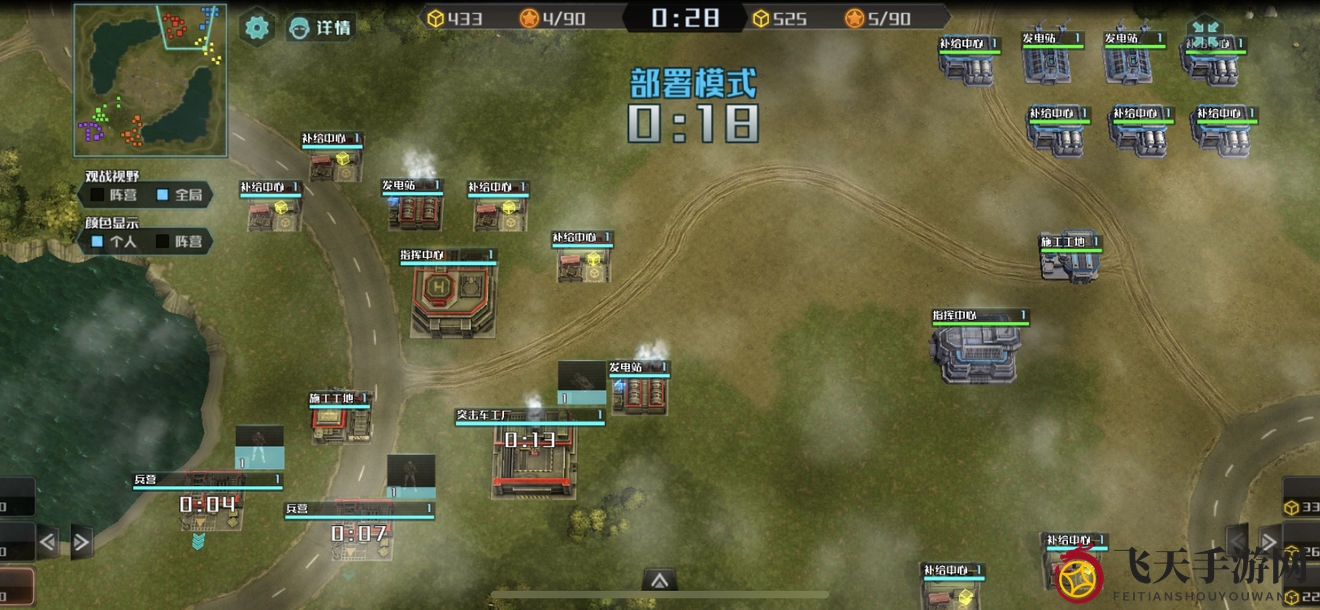Toggle the teal collapse-arrows icon
Viewport: 1320px width, 610px height.
1204,31
